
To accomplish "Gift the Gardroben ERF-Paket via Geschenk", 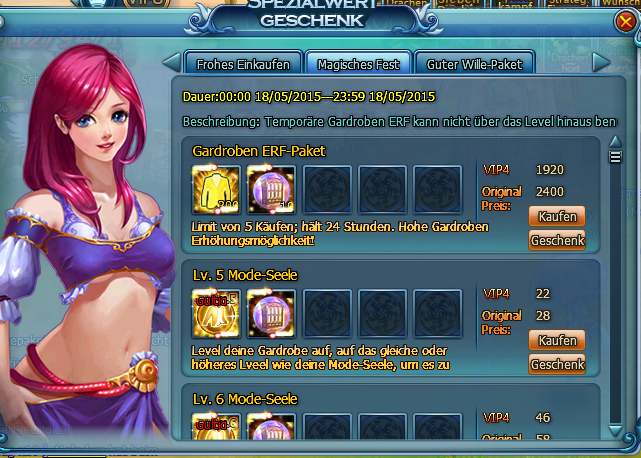I will [556, 240].
